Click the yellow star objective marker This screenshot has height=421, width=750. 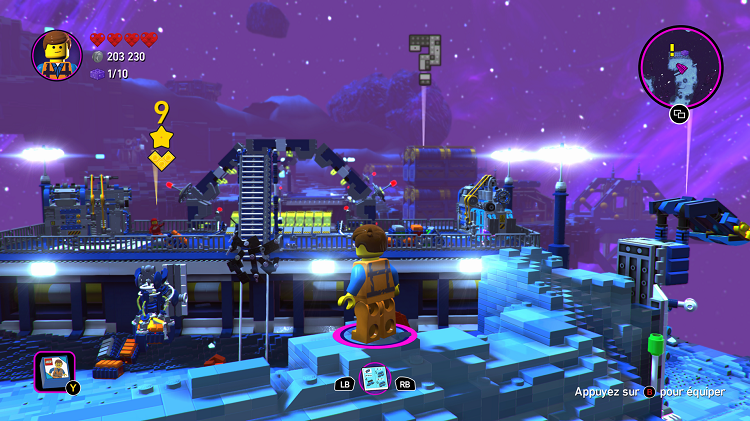pyautogui.click(x=161, y=137)
